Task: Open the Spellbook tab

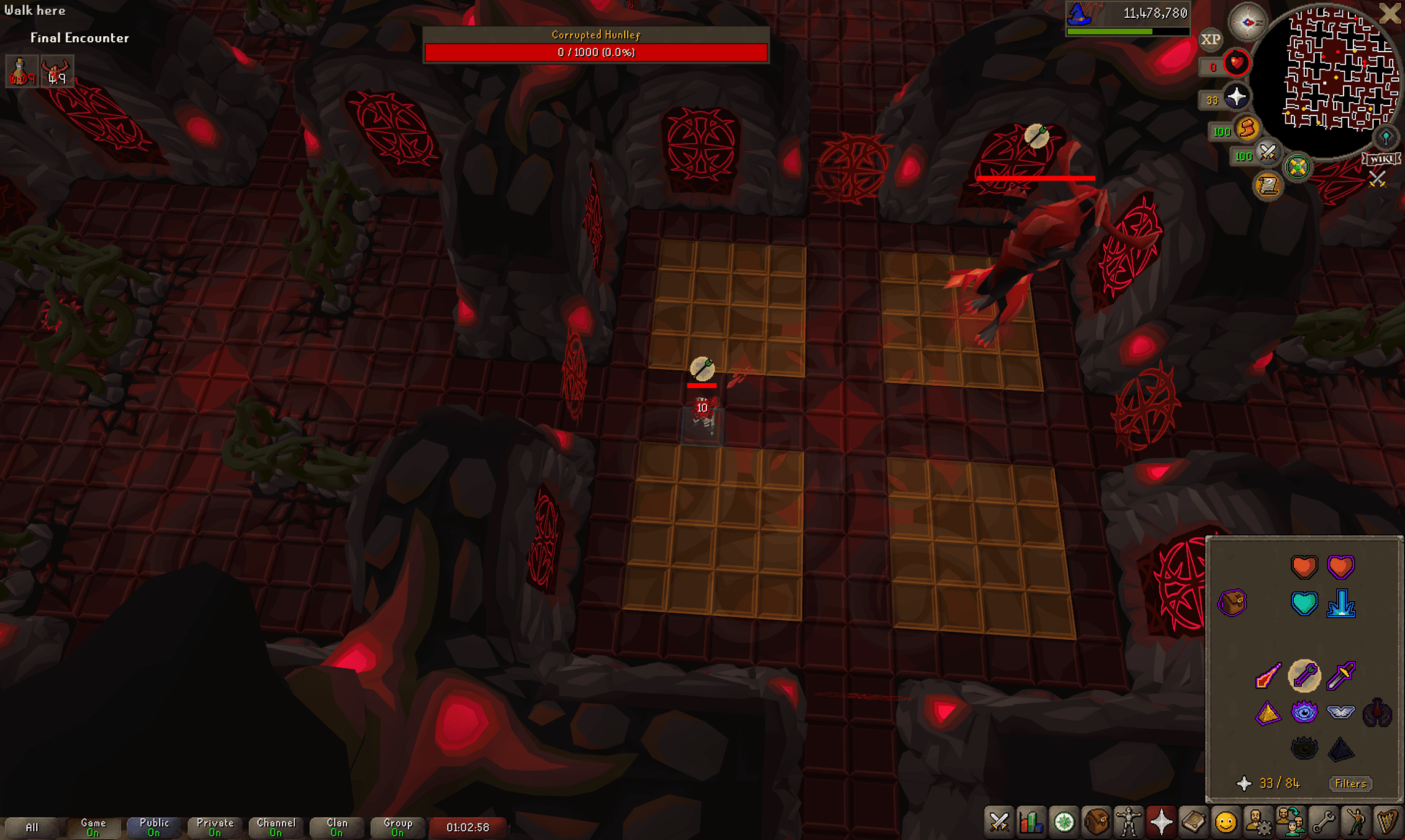Action: 1193,822
